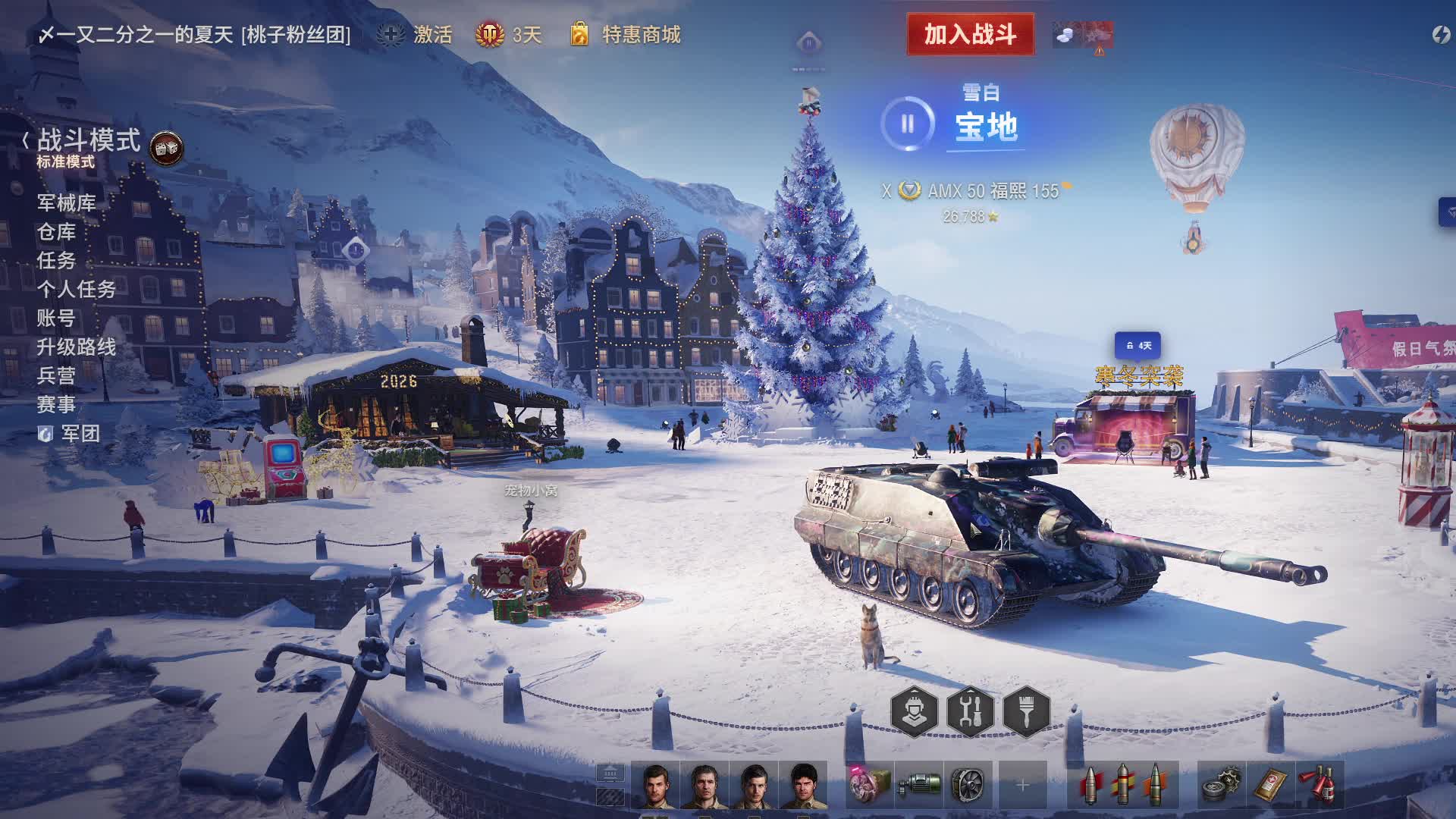Show the 升级路线 tech tree
Viewport: 1456px width, 819px height.
77,347
